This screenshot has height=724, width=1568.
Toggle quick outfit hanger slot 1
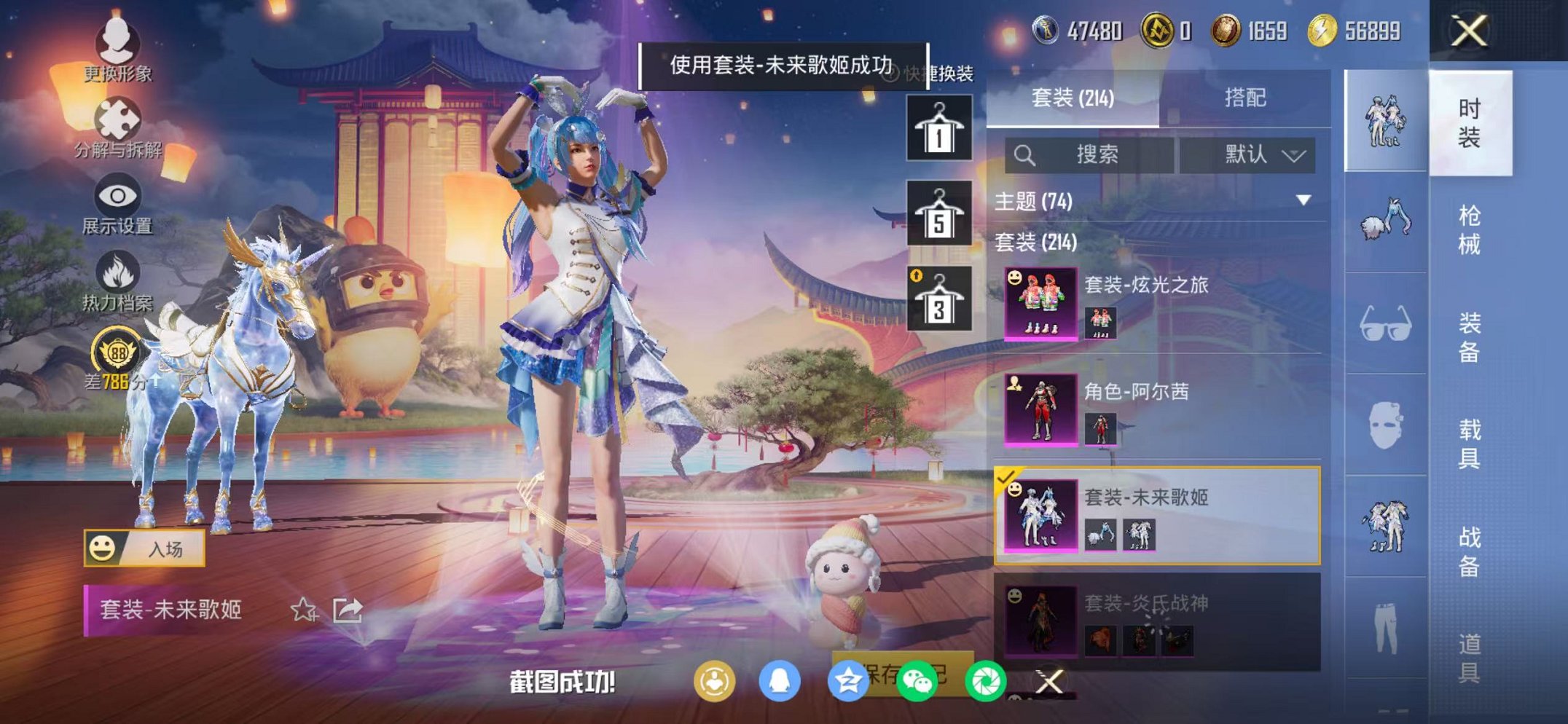pos(938,128)
